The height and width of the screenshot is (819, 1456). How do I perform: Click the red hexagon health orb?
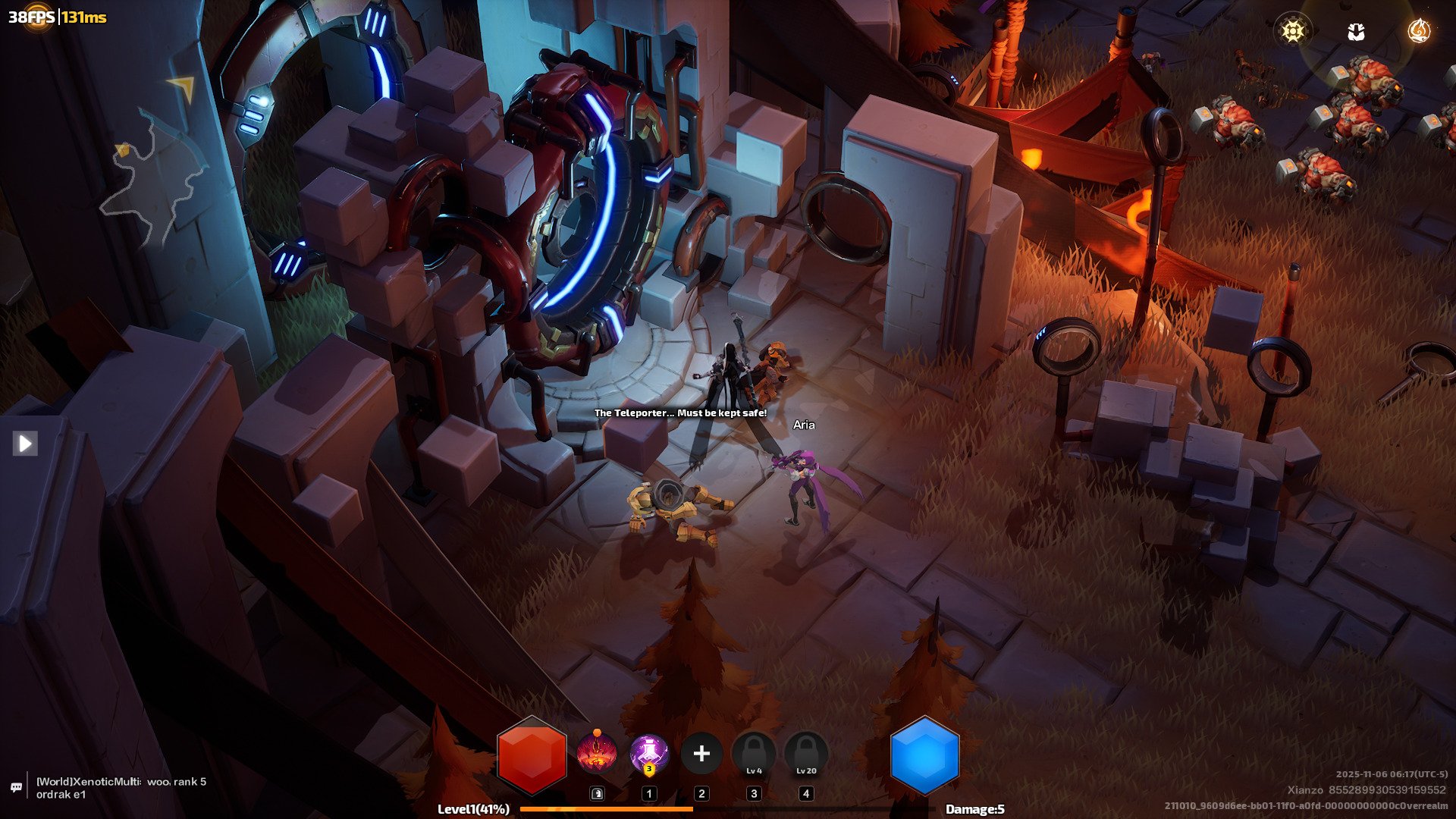coord(532,755)
